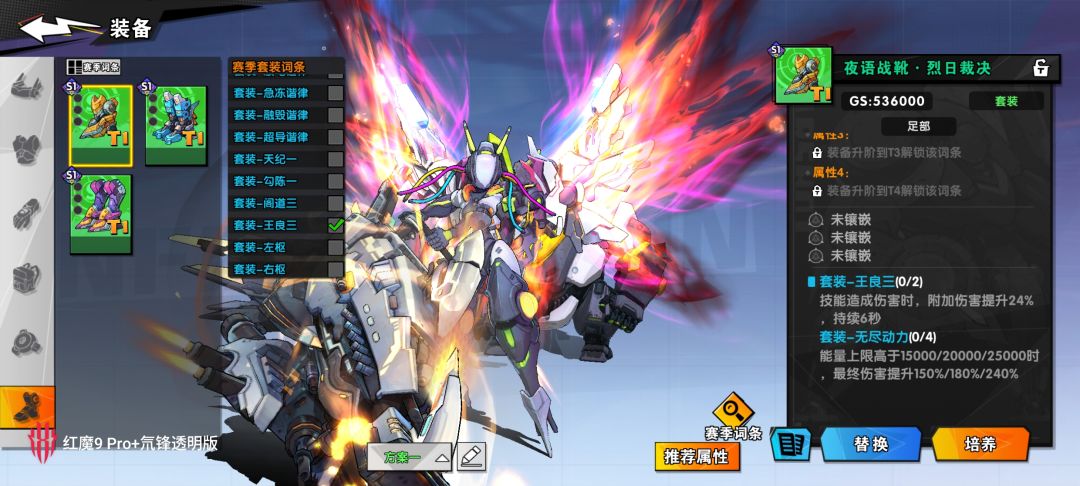The height and width of the screenshot is (486, 1080).
Task: Tick the 套装-急冻谐律 checkbox
Action: pyautogui.click(x=336, y=93)
